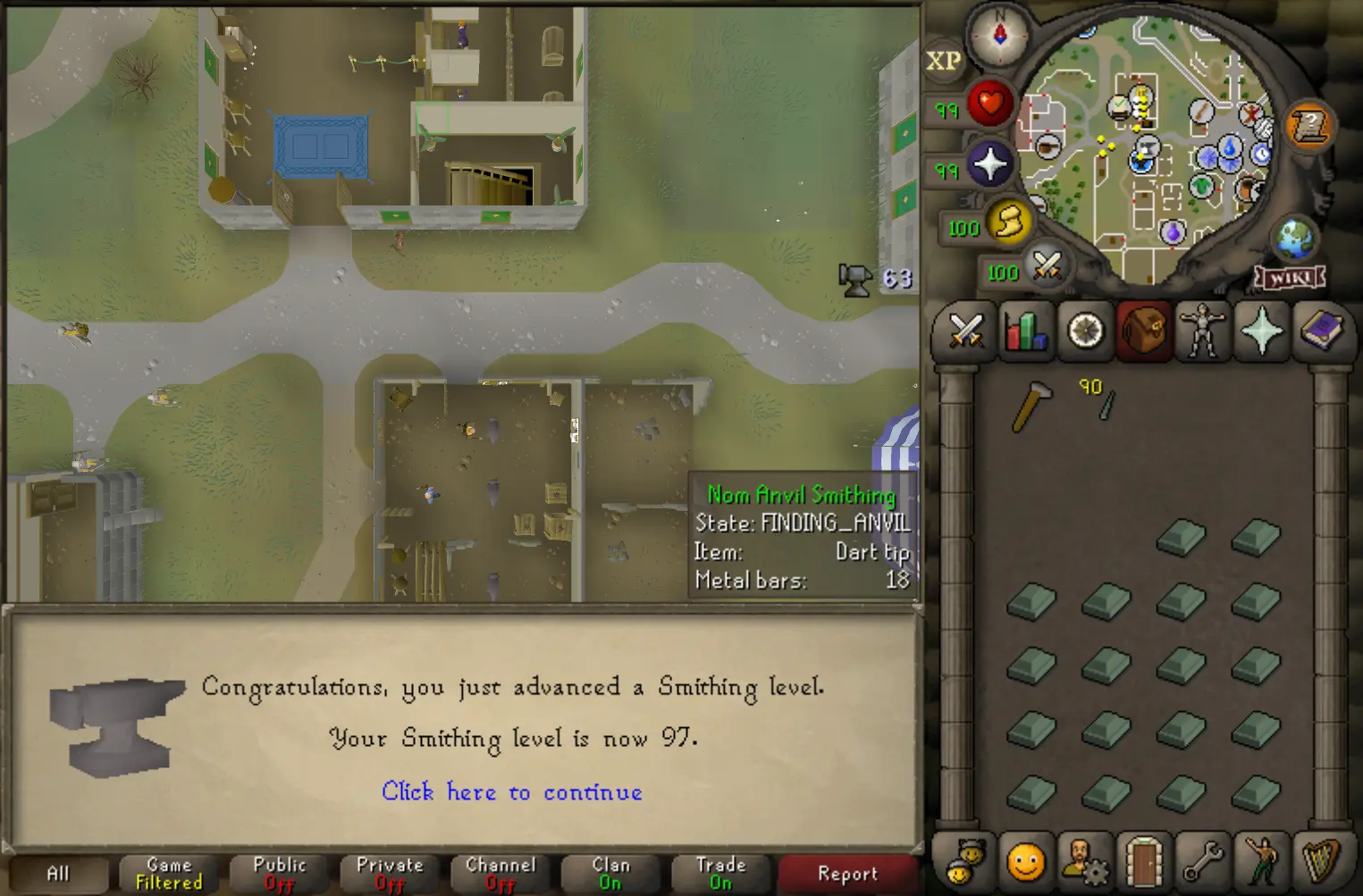Click the XP tracker orb
Image resolution: width=1363 pixels, height=896 pixels.
[944, 61]
